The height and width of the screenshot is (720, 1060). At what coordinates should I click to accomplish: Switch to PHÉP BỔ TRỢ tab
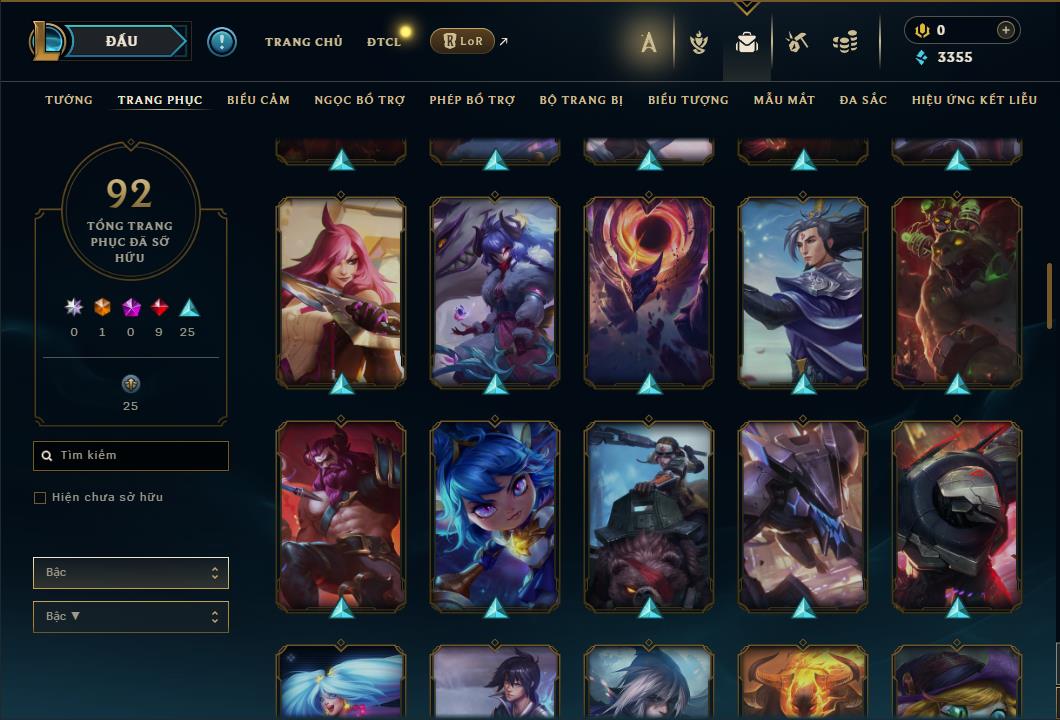pyautogui.click(x=472, y=100)
